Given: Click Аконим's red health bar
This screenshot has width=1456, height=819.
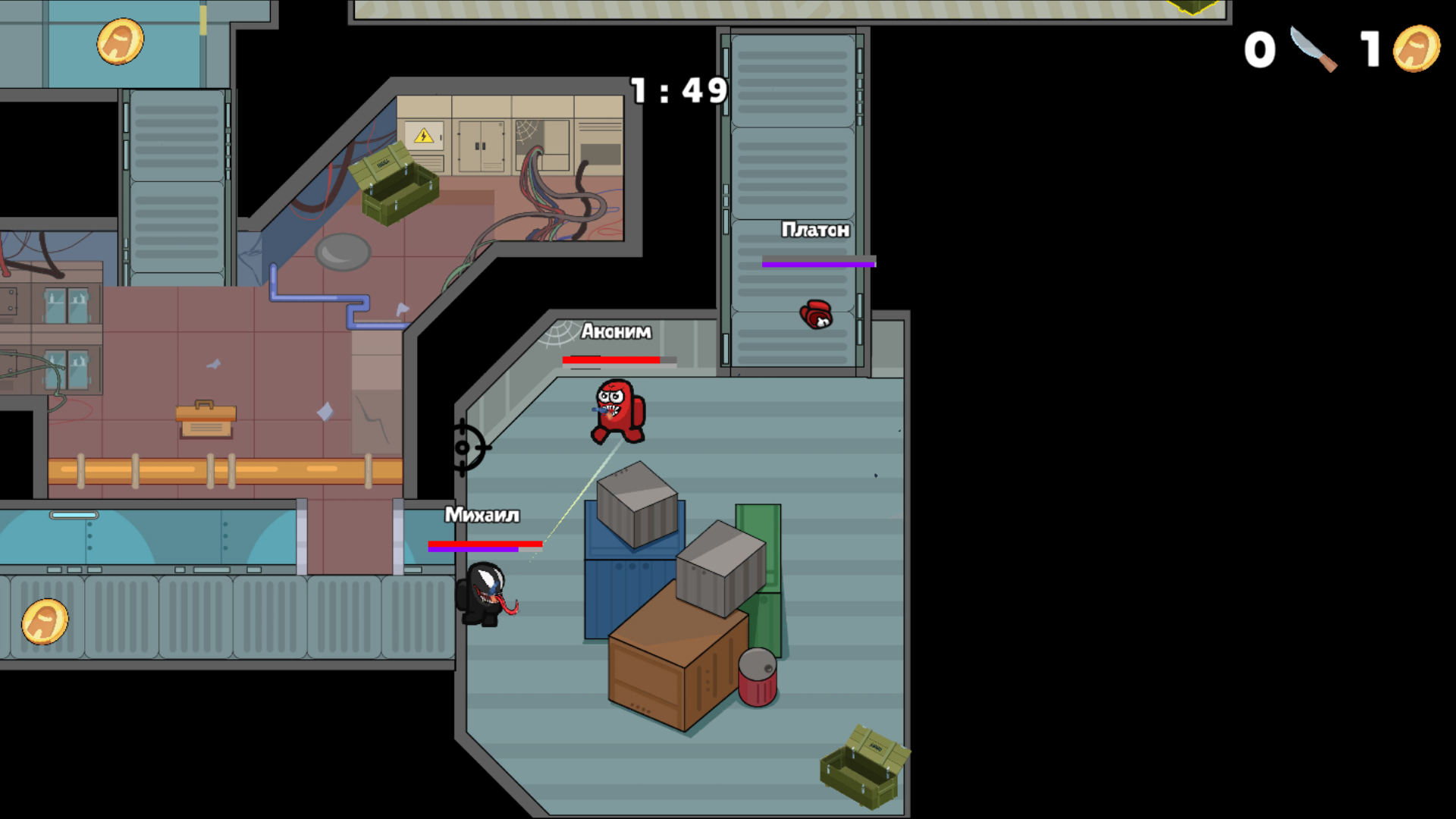Looking at the screenshot, I should pos(611,358).
